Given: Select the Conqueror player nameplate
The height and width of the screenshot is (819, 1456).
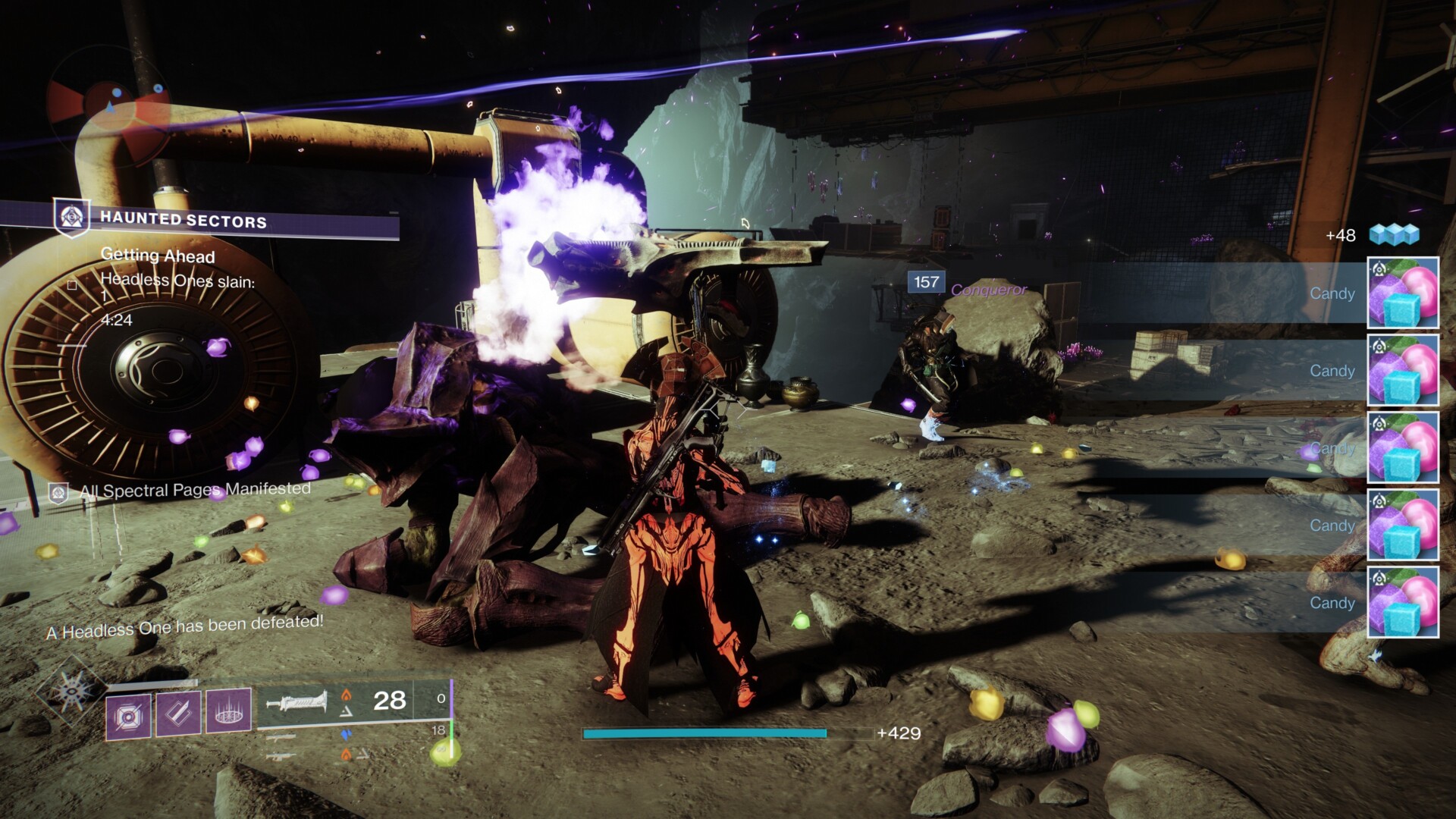Looking at the screenshot, I should (988, 290).
